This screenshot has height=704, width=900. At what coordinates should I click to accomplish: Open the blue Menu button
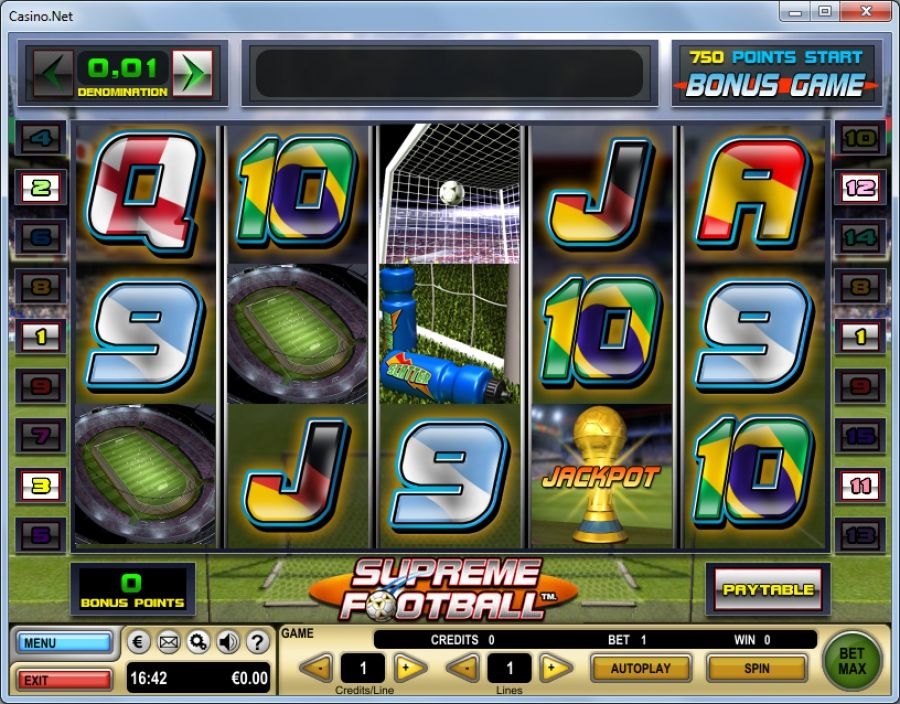(64, 643)
